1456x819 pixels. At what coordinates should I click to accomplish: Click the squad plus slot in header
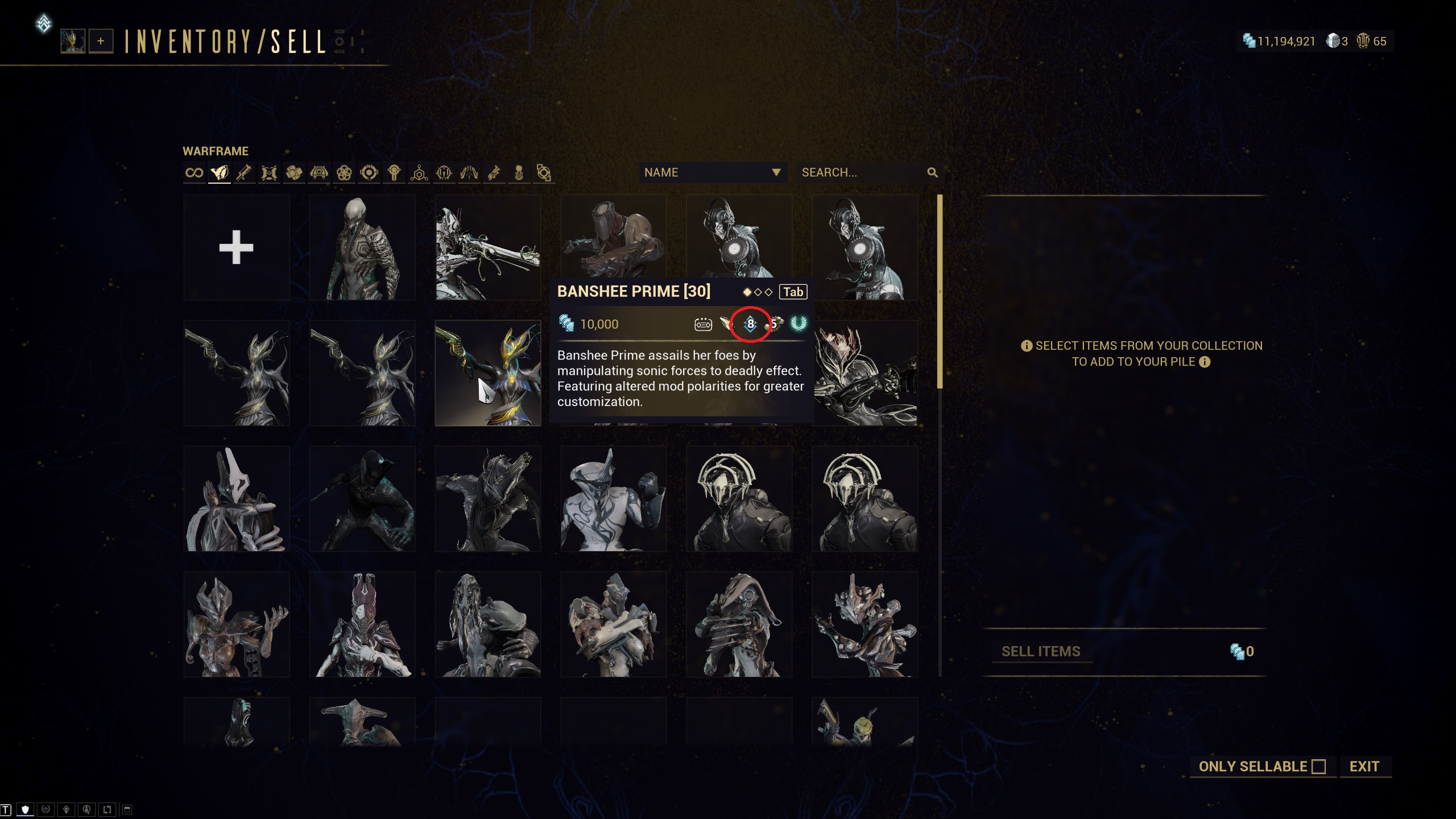point(101,41)
